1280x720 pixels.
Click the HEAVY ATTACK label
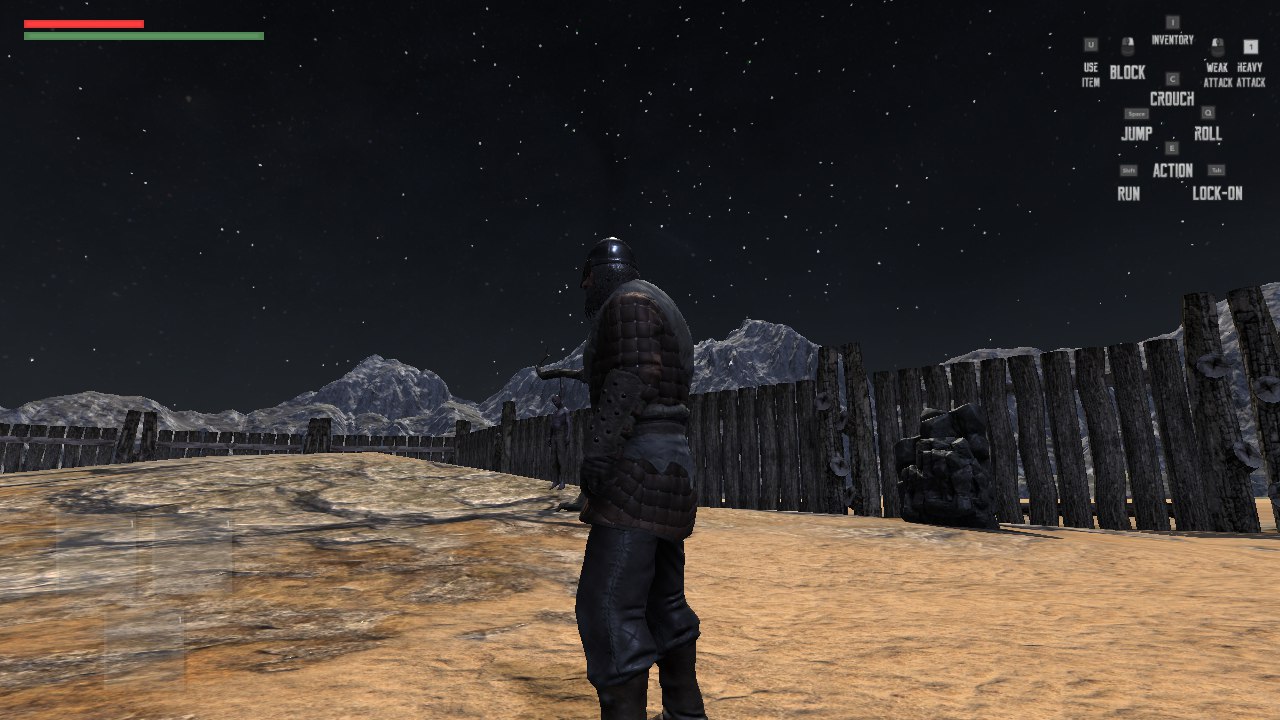pyautogui.click(x=1250, y=74)
